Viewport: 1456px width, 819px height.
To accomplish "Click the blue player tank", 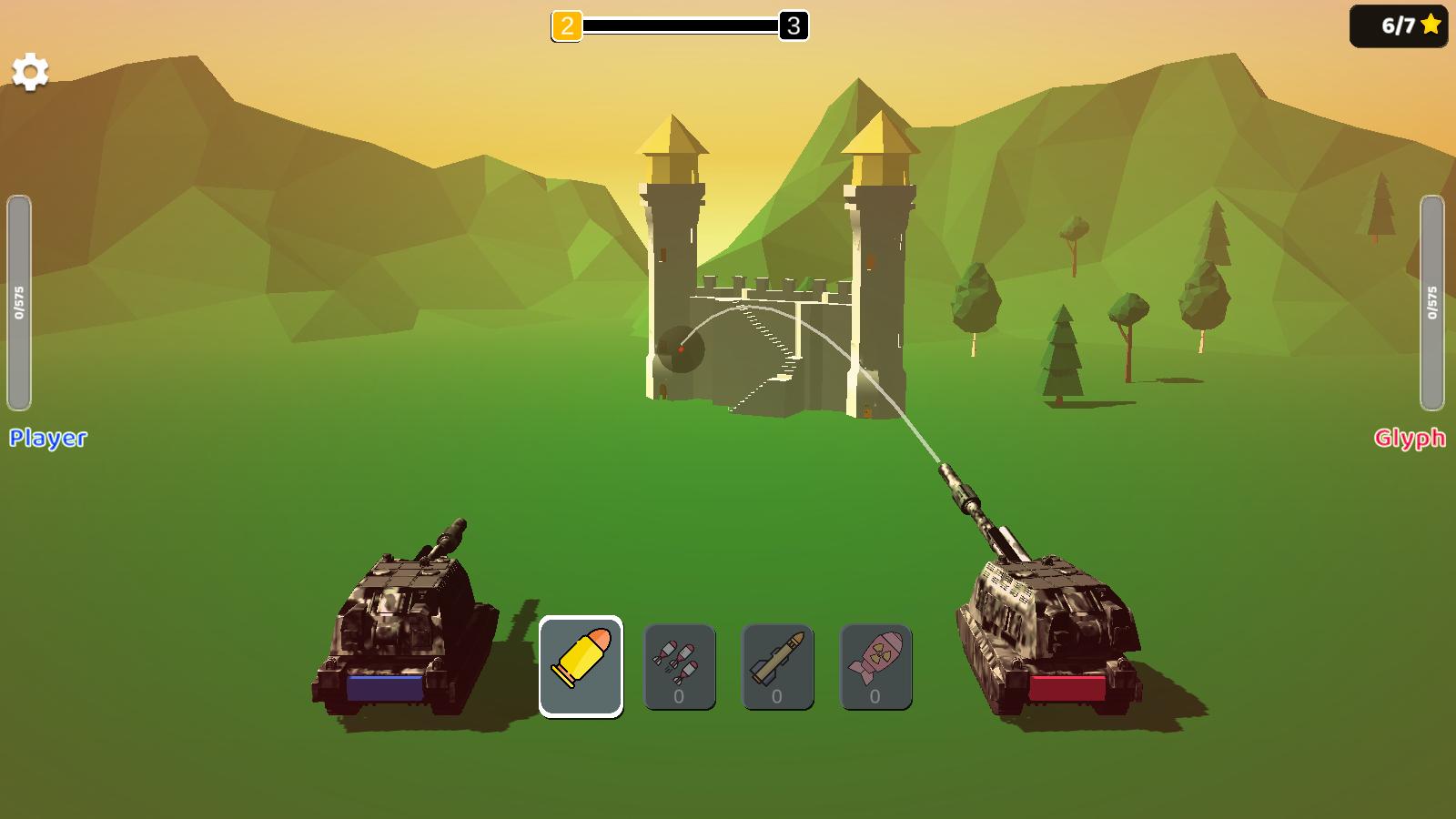I will pos(400,628).
